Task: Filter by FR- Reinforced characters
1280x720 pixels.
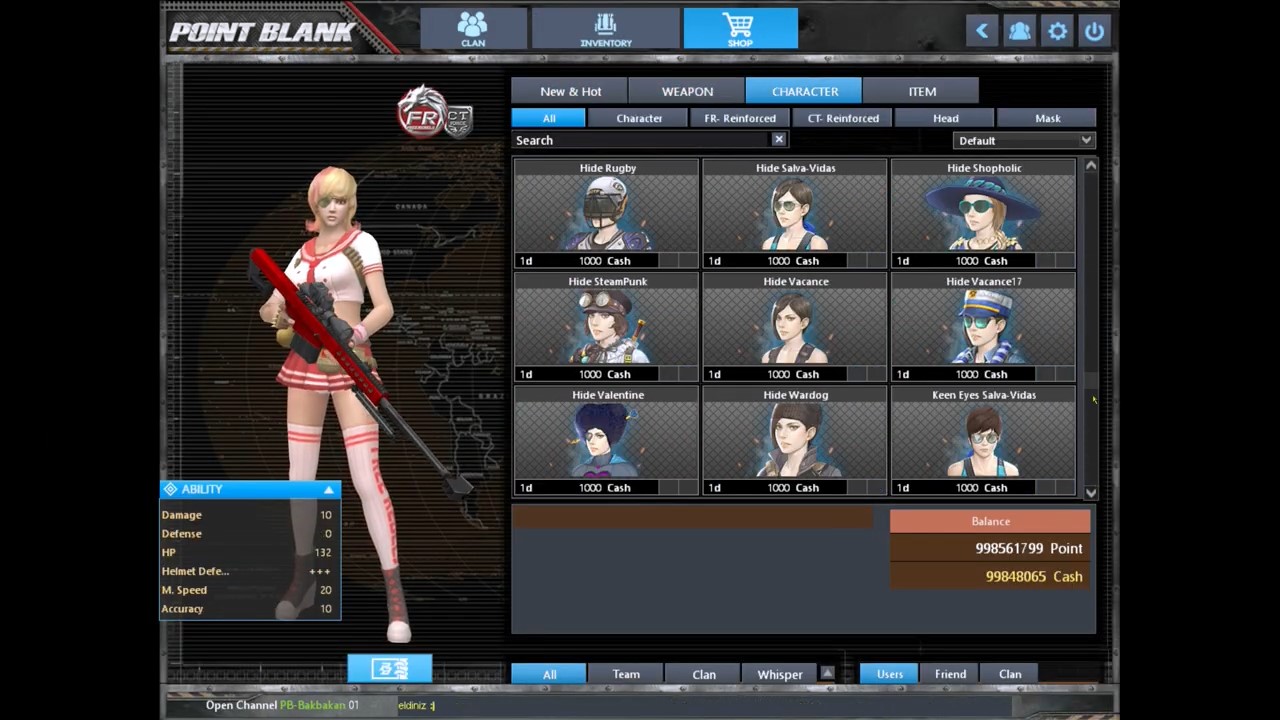Action: [x=740, y=118]
